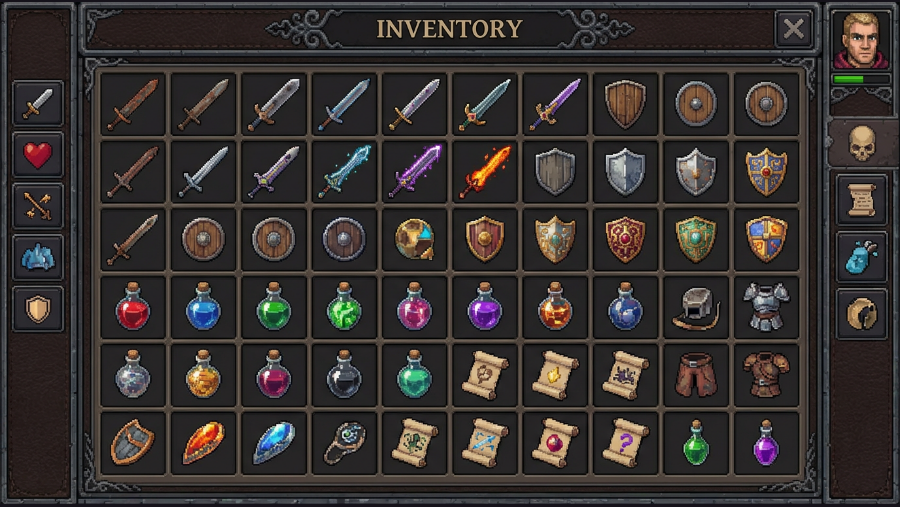Select the steel helmet slot
The image size is (900, 507).
(x=695, y=306)
